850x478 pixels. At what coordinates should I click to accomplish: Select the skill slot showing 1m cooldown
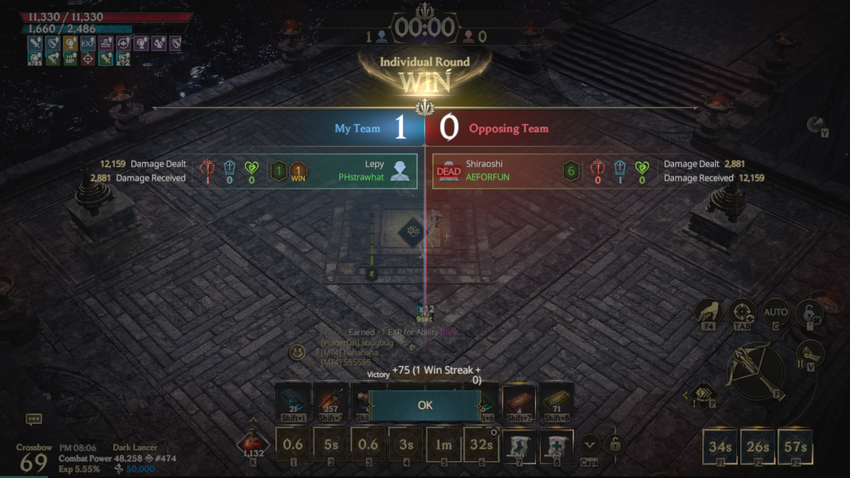[443, 445]
